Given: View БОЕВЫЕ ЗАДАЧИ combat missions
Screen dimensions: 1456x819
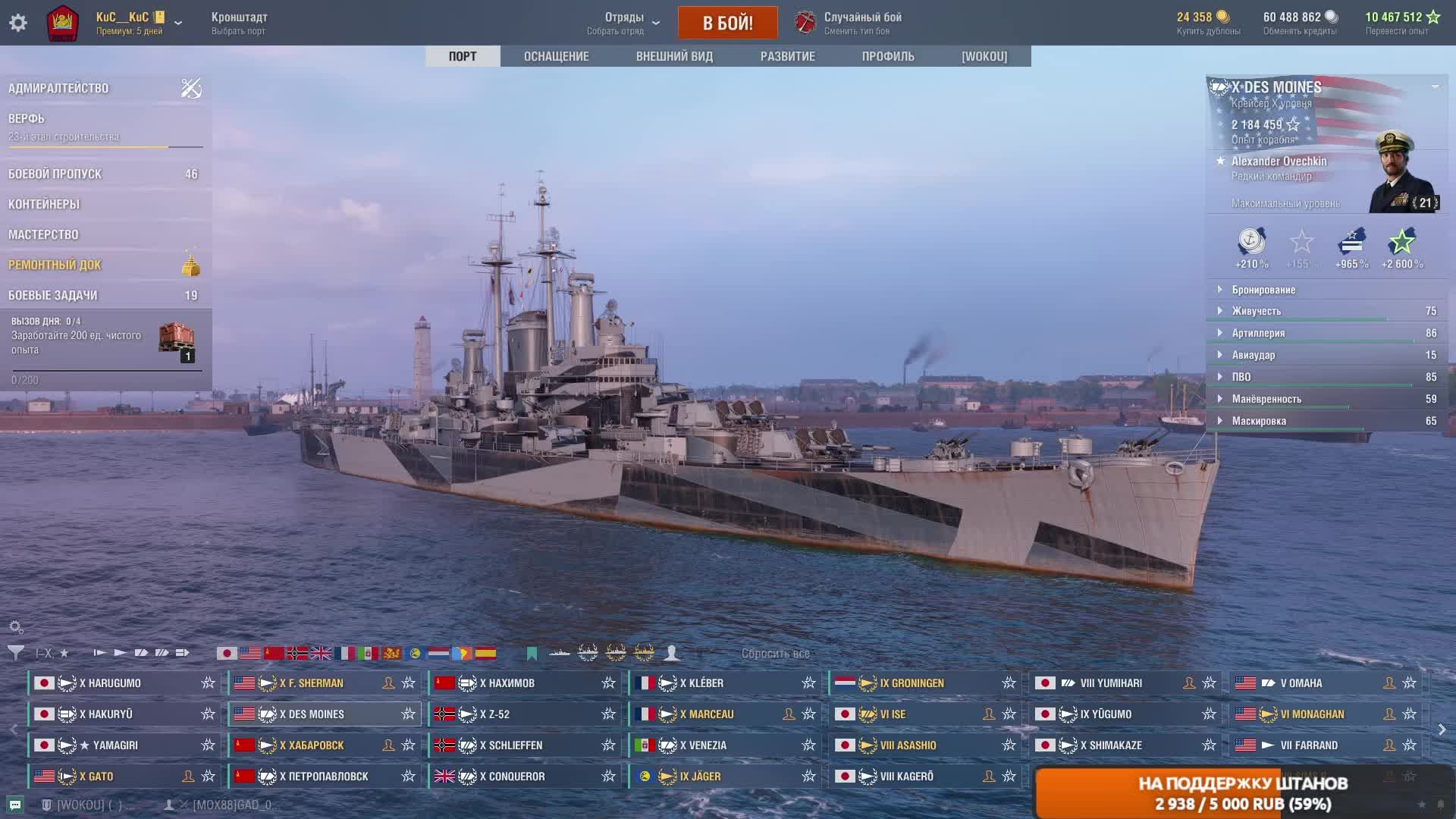Looking at the screenshot, I should click(x=53, y=295).
